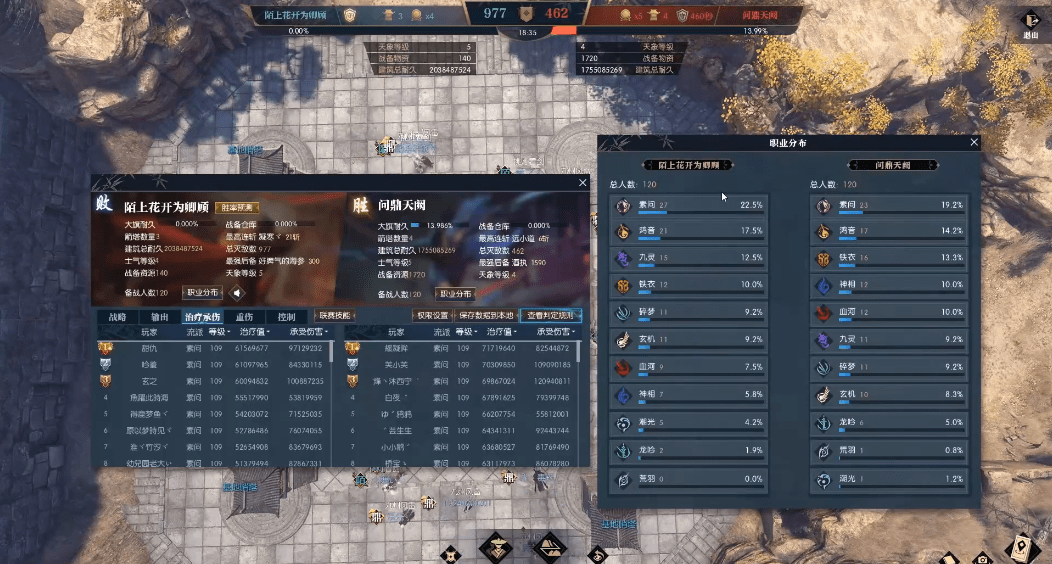Image resolution: width=1052 pixels, height=564 pixels.
Task: Switch to the 战略 tab
Action: [x=117, y=316]
